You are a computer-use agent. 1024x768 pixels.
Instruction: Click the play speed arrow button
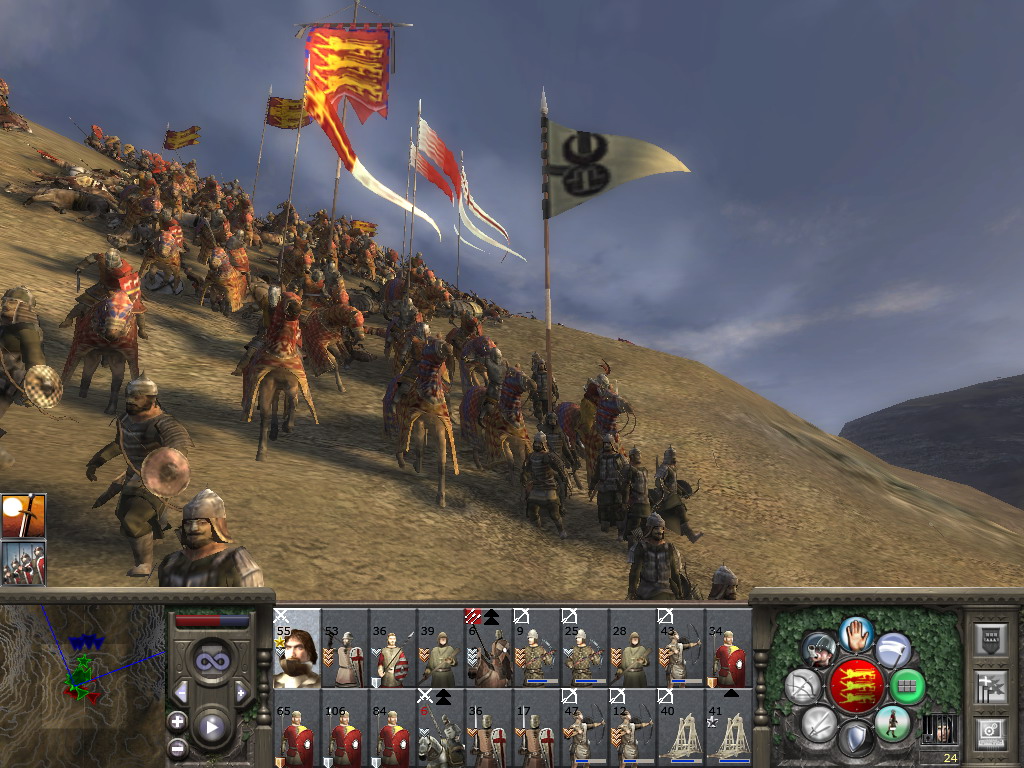point(211,727)
